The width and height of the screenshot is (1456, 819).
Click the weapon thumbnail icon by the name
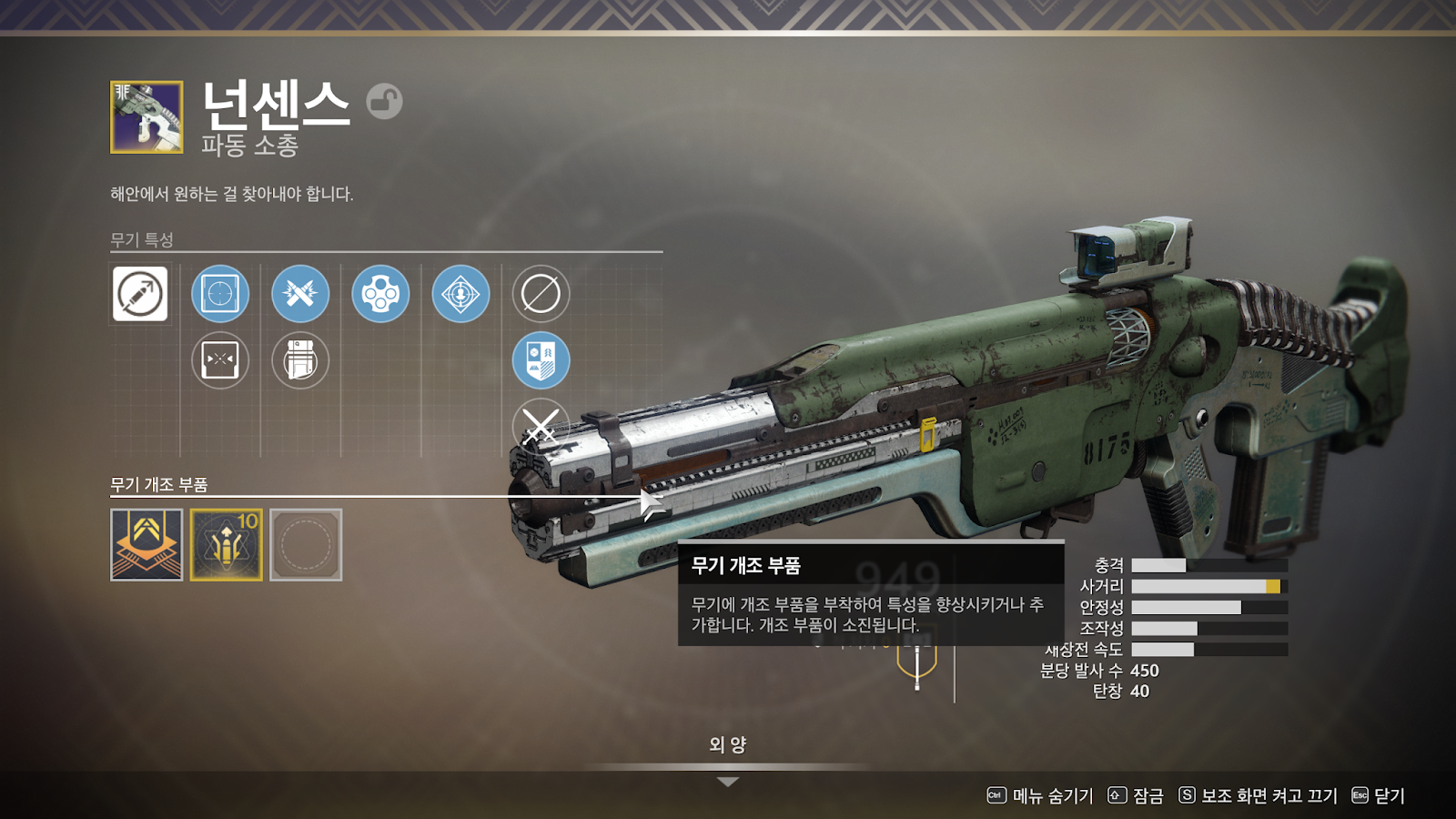[x=147, y=117]
